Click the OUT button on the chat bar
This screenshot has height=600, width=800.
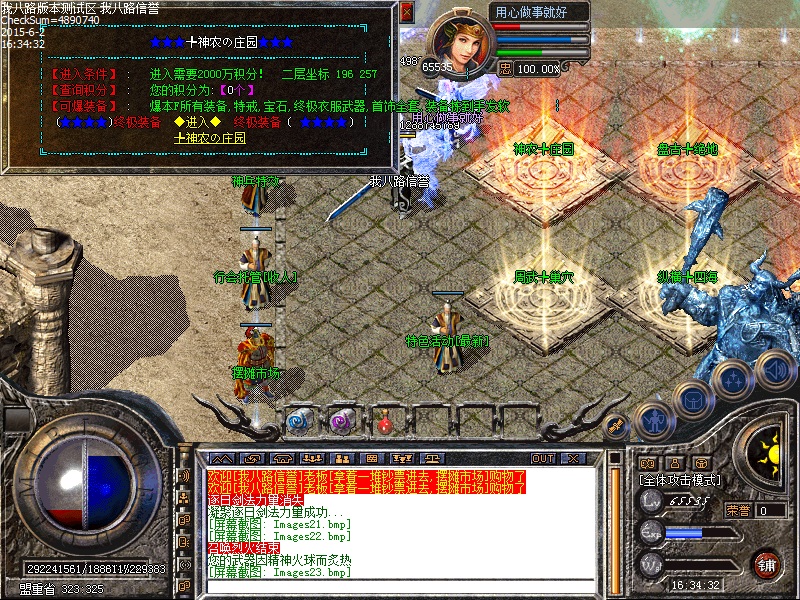click(543, 458)
